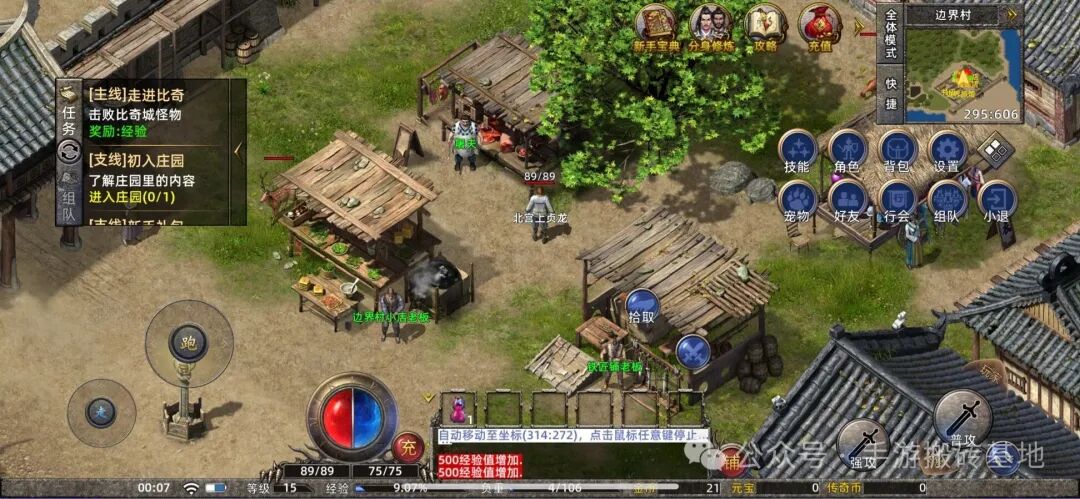
Task: Tap the 小退 logout button
Action: (996, 199)
